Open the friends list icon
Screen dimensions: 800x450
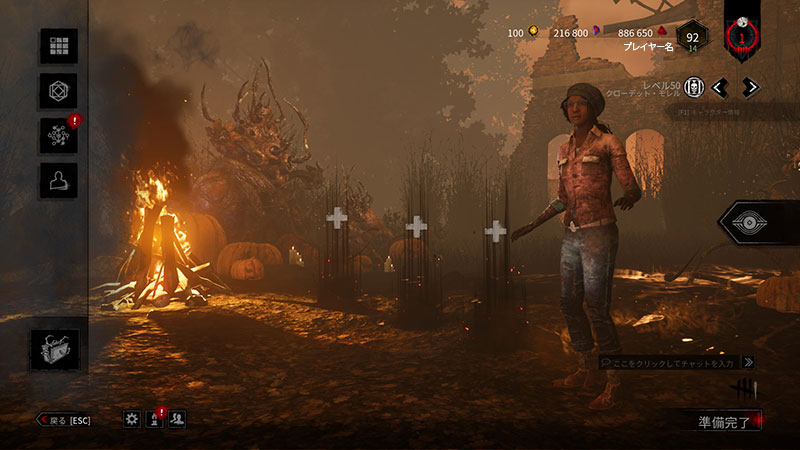coord(177,420)
